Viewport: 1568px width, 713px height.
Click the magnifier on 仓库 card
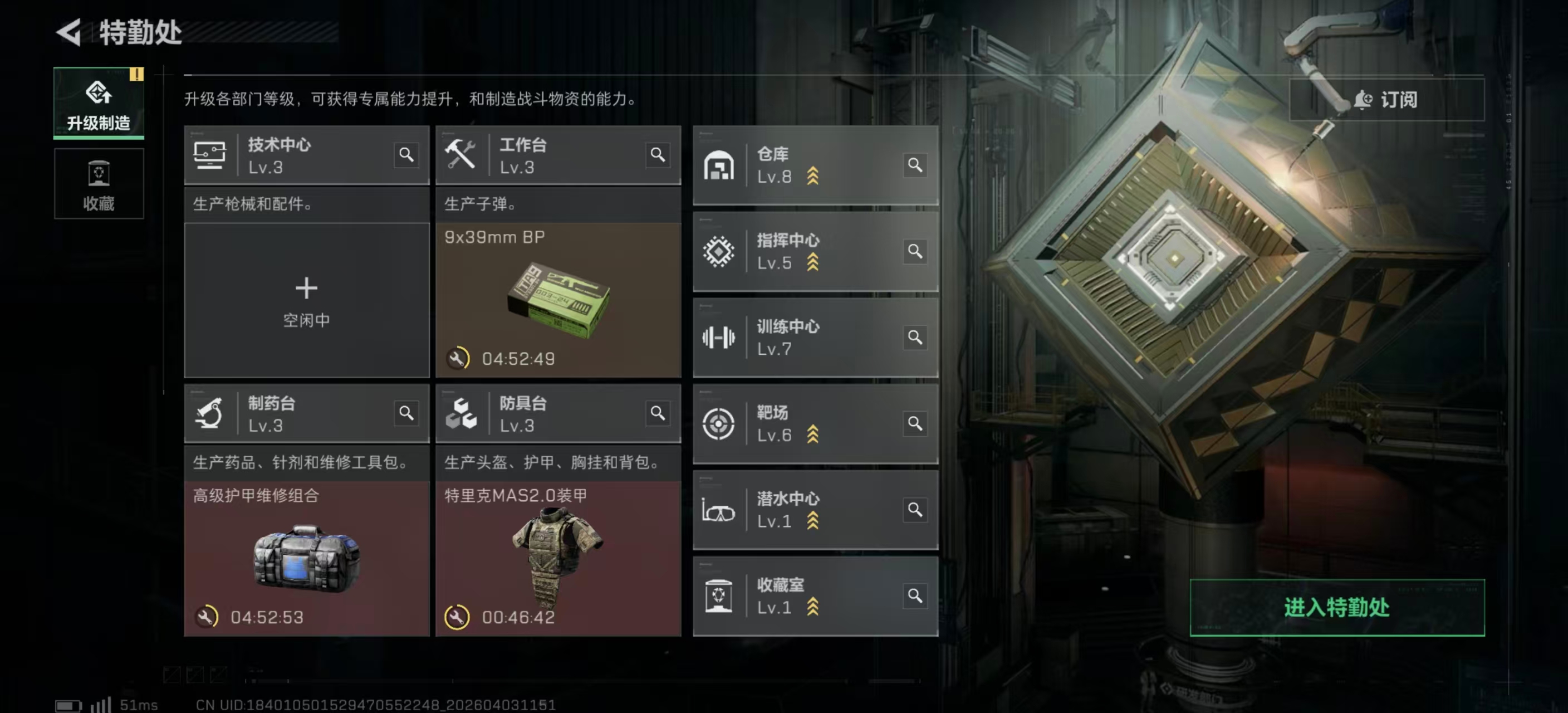point(915,165)
